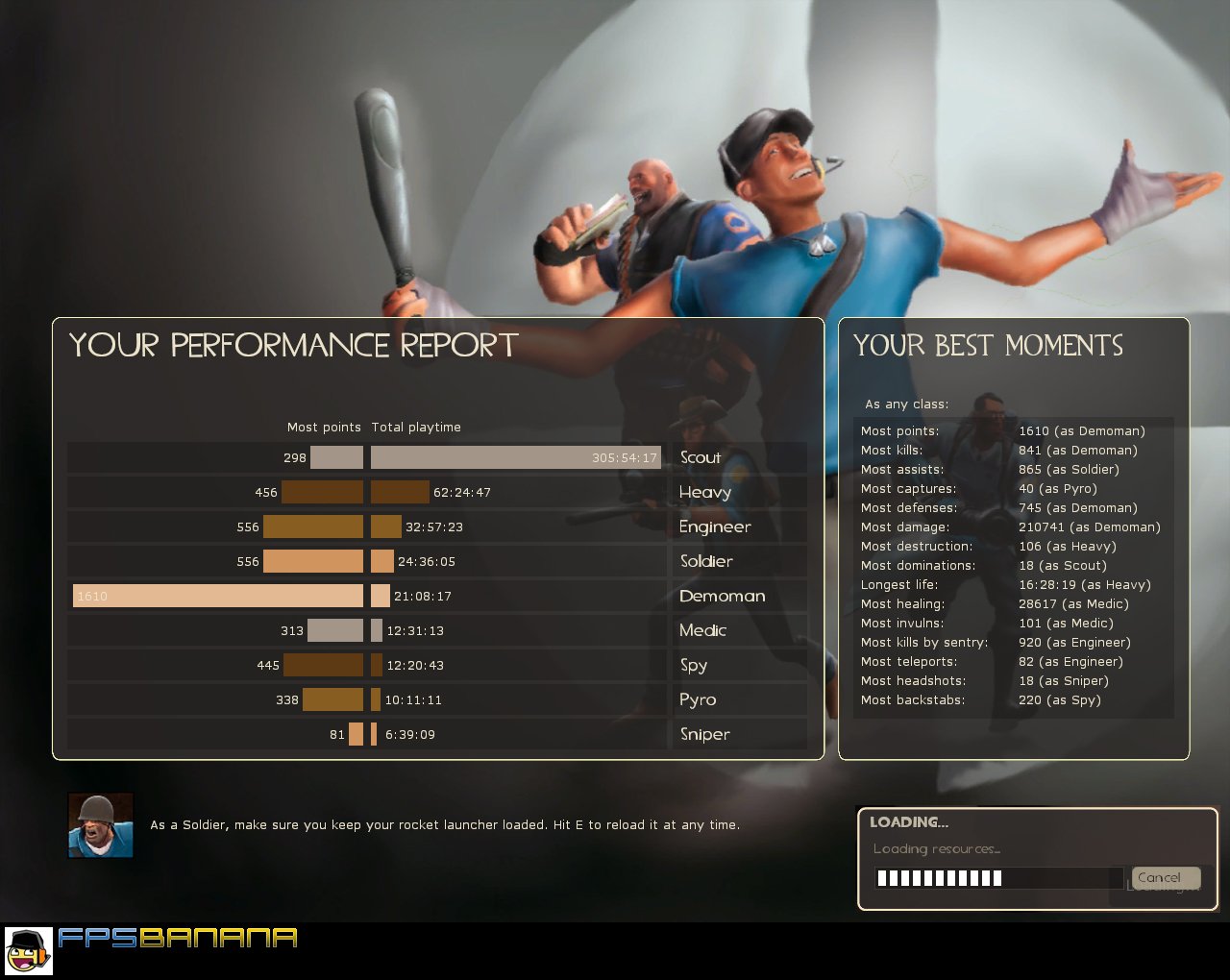The width and height of the screenshot is (1230, 980).
Task: Select the Demoman class label
Action: click(722, 596)
